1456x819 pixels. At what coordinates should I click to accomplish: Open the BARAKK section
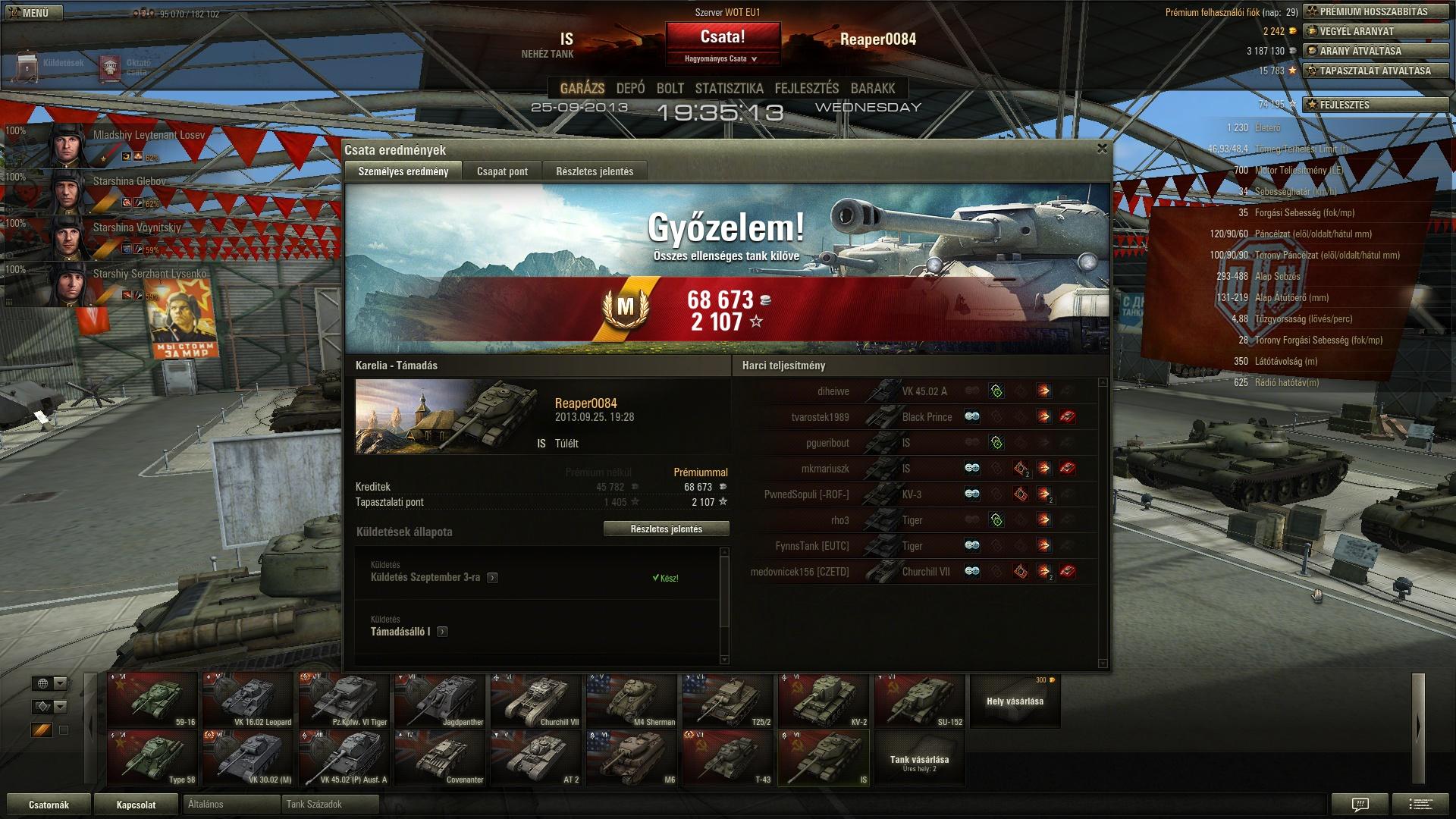(x=873, y=89)
